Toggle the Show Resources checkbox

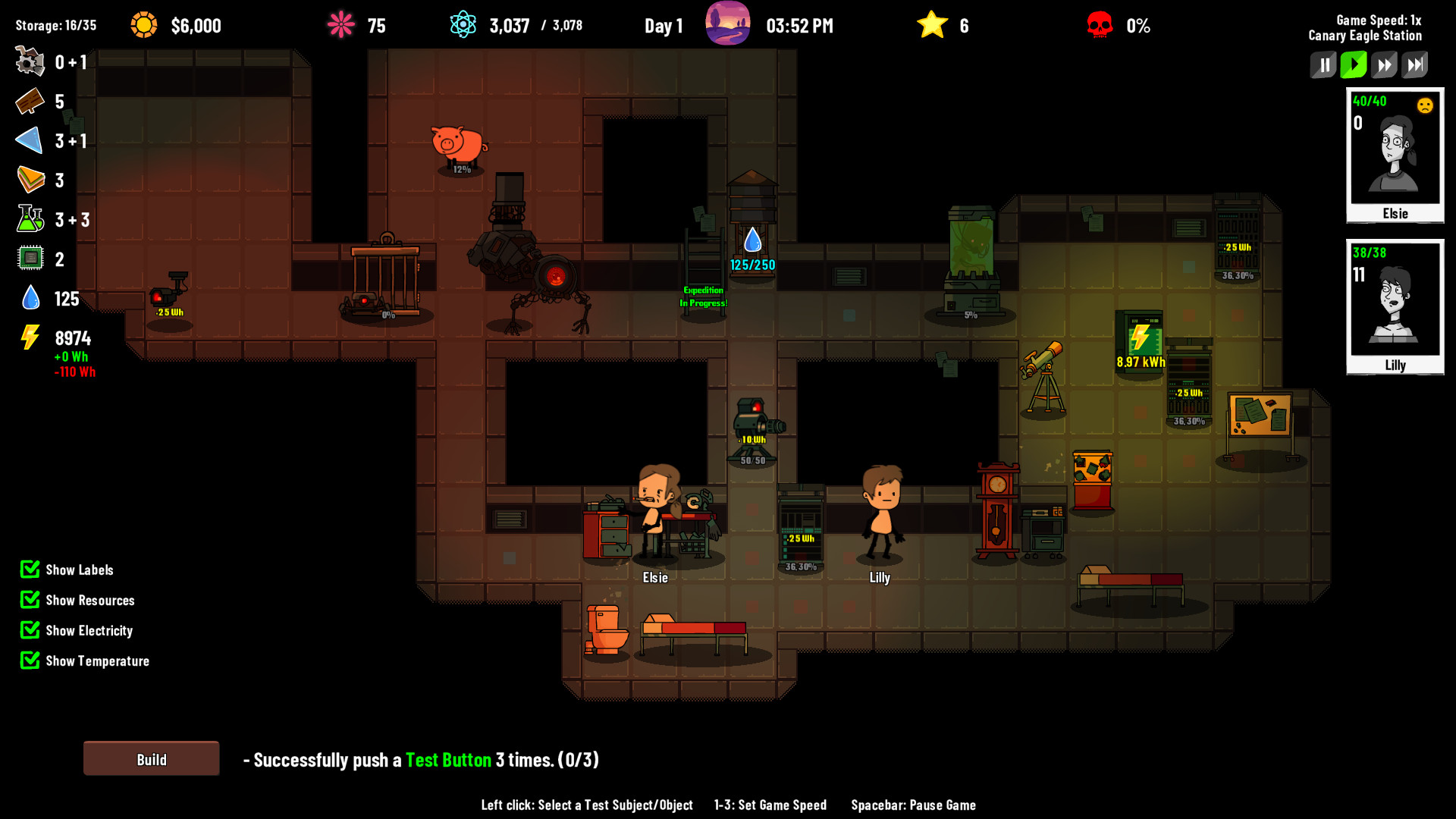(x=30, y=600)
